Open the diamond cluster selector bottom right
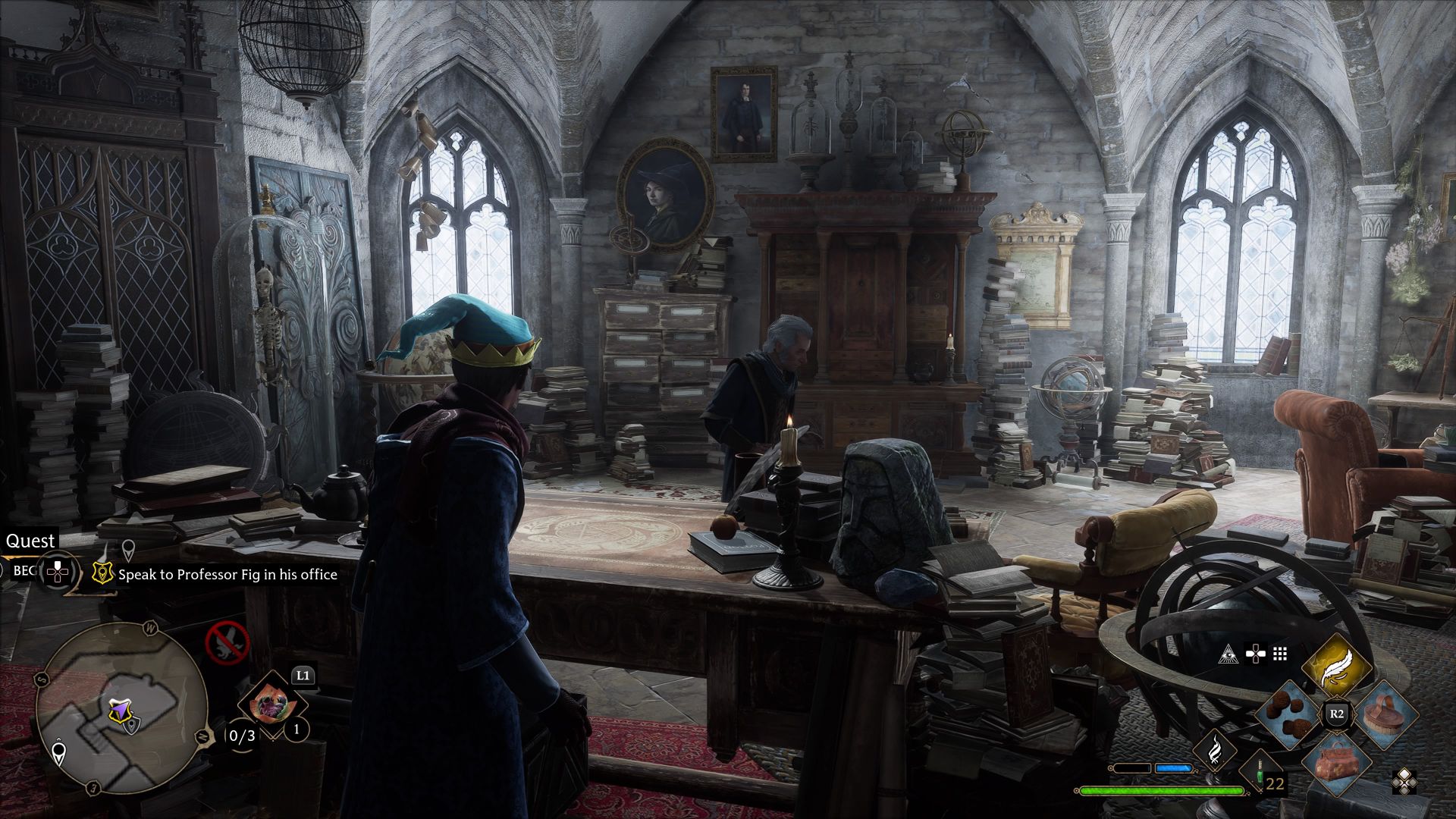 pos(1404,781)
